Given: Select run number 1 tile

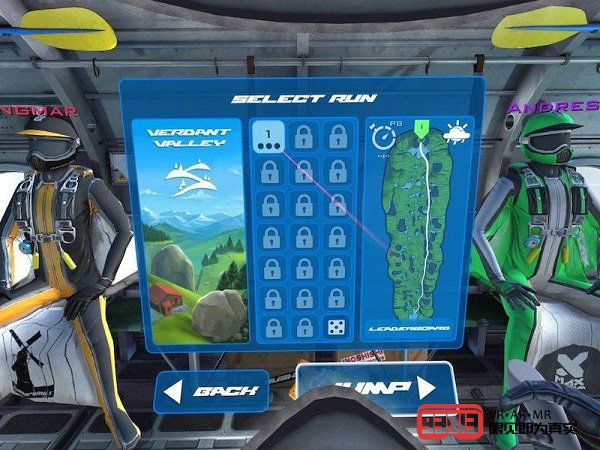Looking at the screenshot, I should 268,138.
